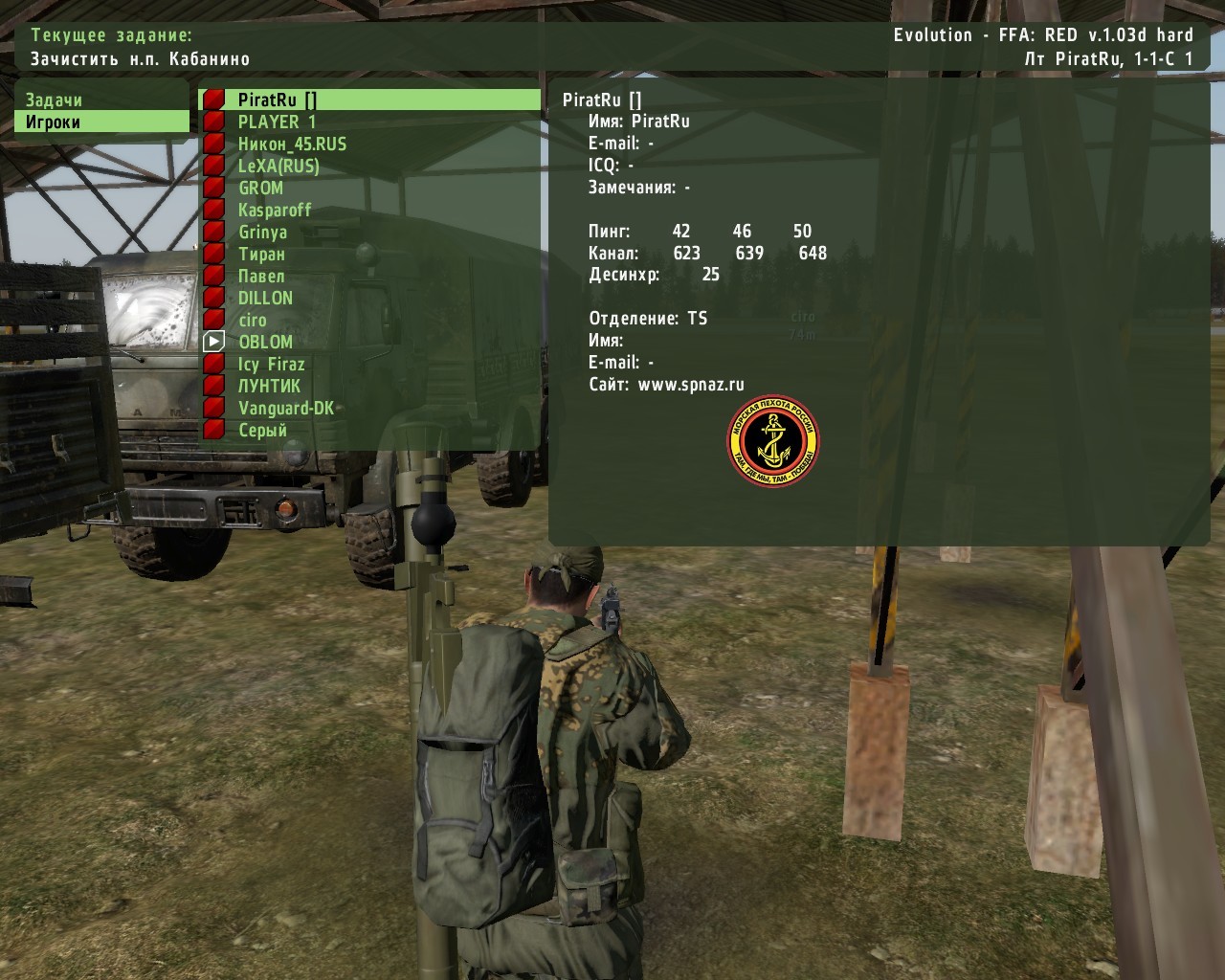Choose player Icy Firaz
1225x980 pixels.
(271, 364)
